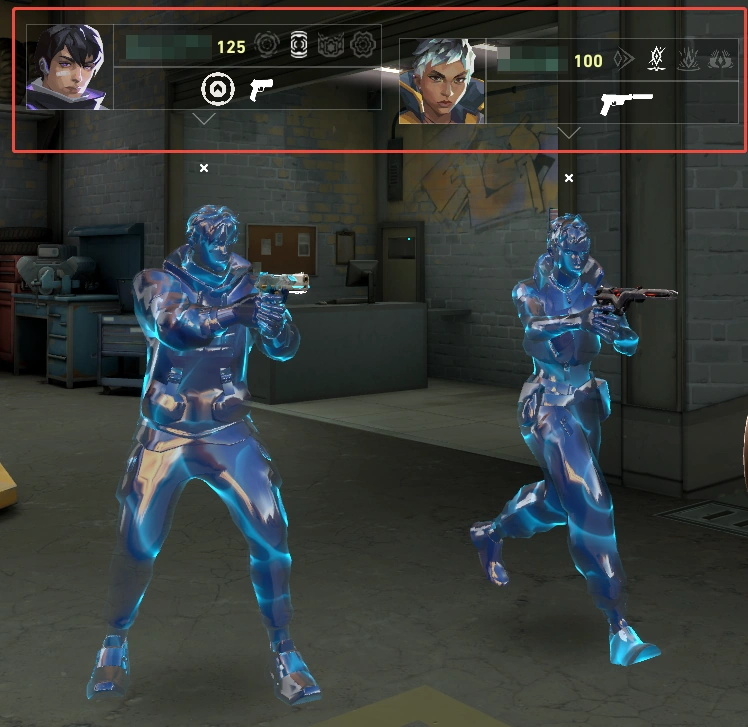Click the pistol icon beside the spike
Screen dimensions: 748x727
pyautogui.click(x=261, y=89)
